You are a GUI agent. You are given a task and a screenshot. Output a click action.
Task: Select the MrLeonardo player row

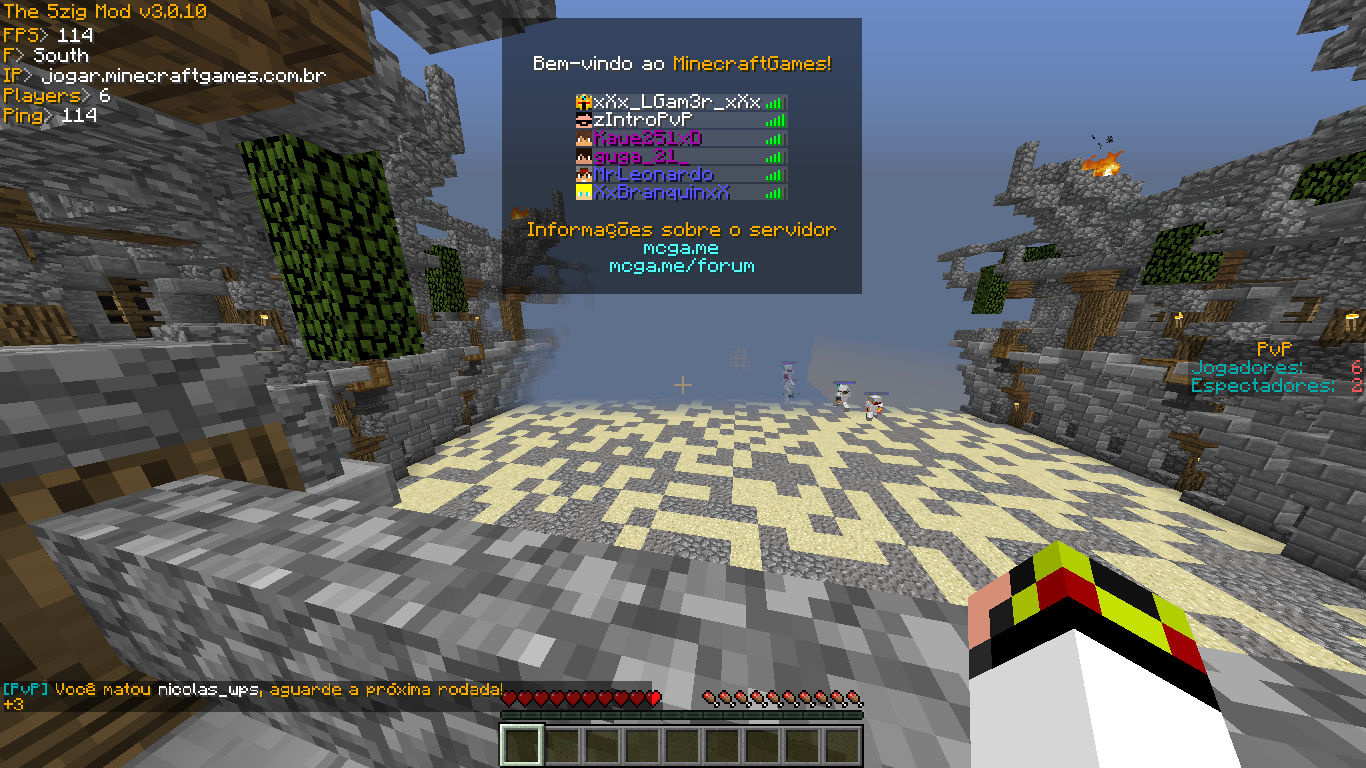pos(653,174)
